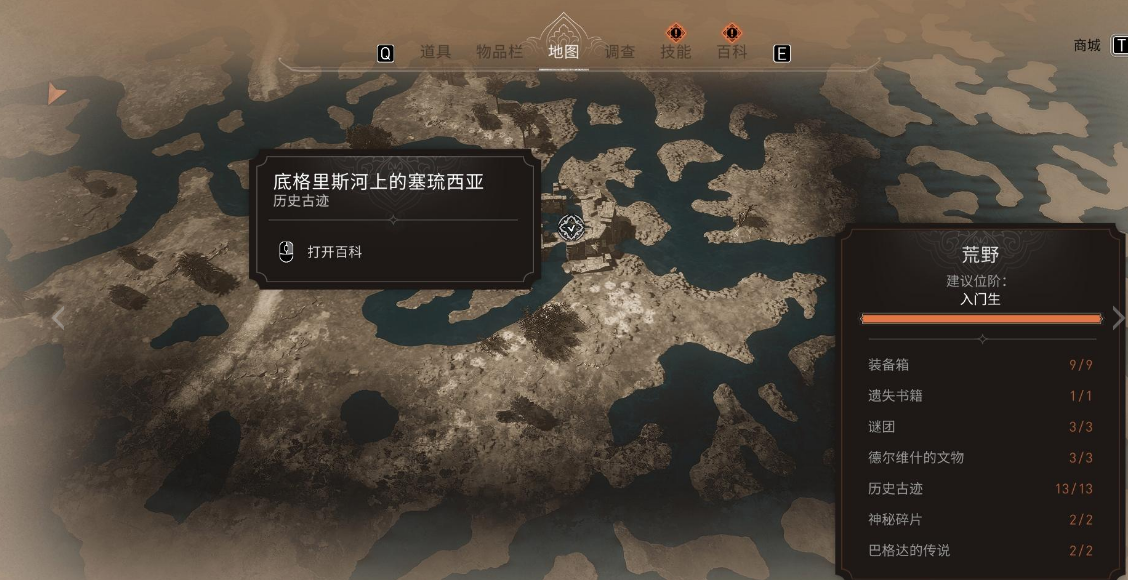Open the 技能 skills tab
The image size is (1128, 580).
(x=676, y=52)
